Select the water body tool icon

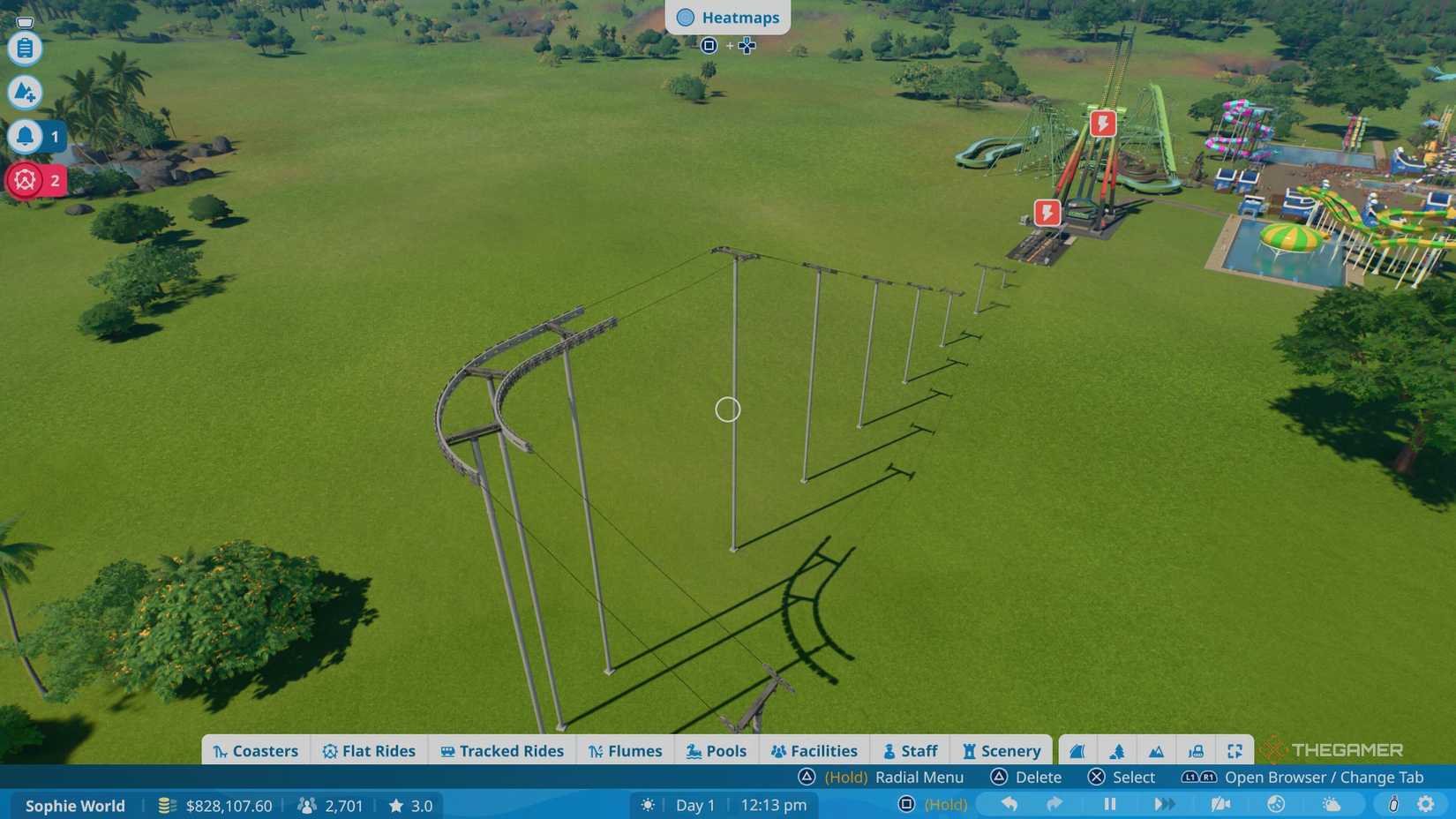pos(1075,750)
